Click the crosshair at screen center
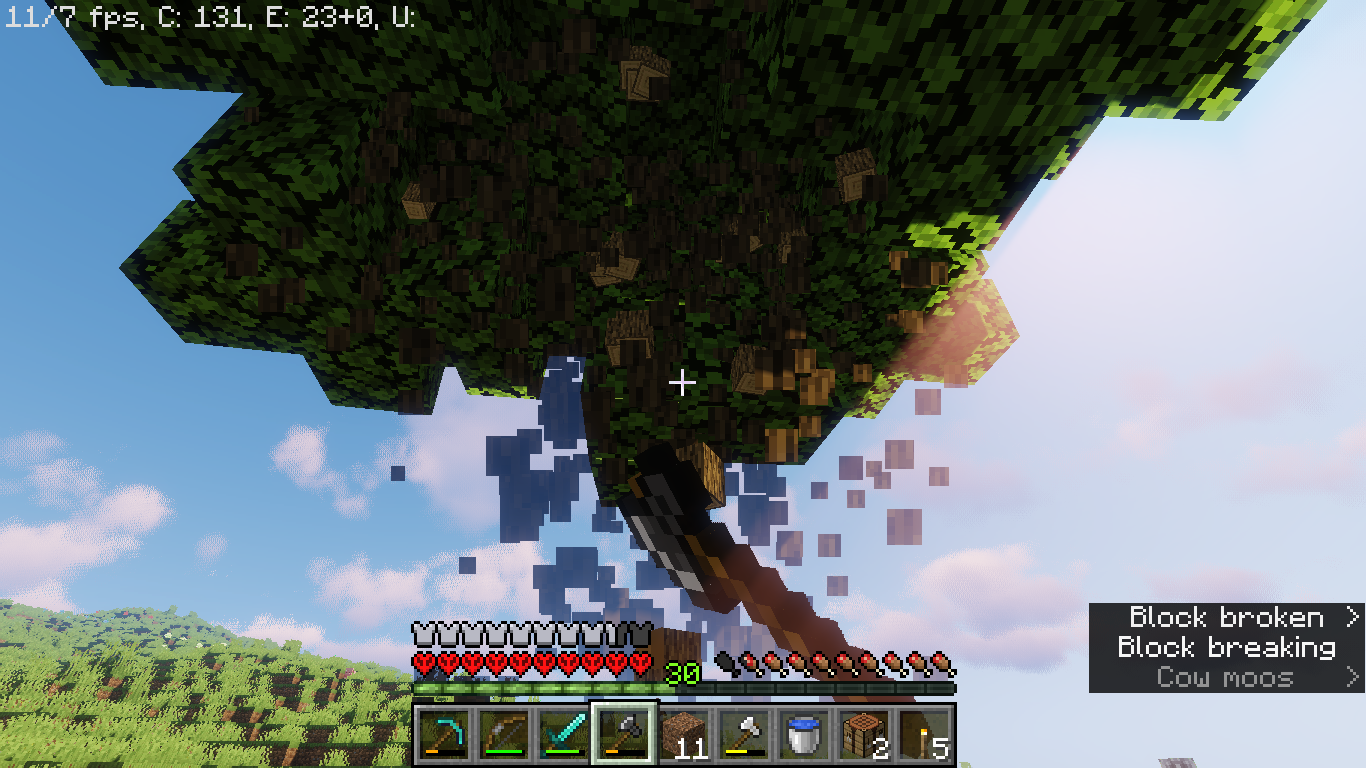The height and width of the screenshot is (768, 1366). [x=683, y=382]
